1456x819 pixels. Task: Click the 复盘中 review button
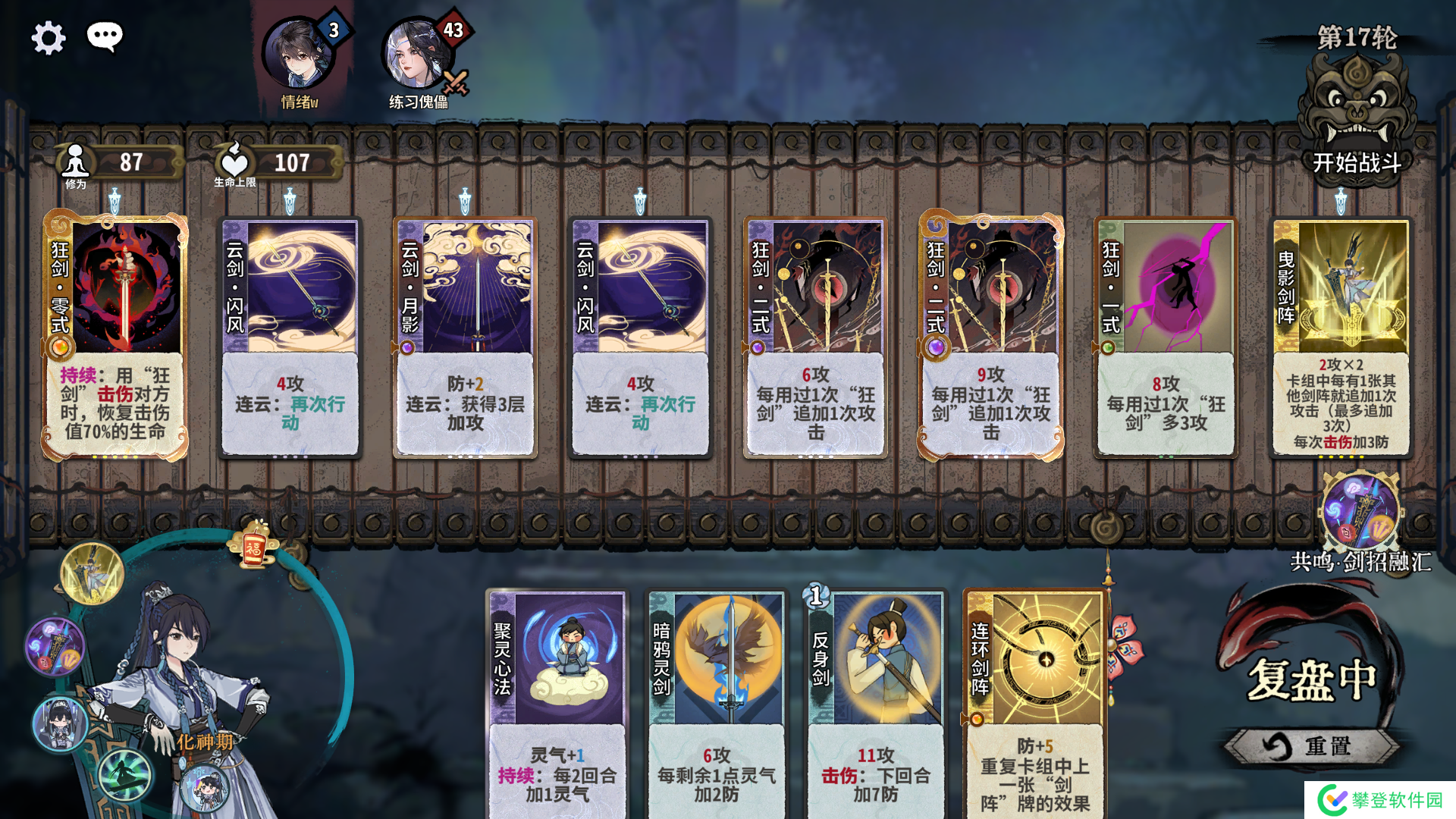tap(1312, 679)
